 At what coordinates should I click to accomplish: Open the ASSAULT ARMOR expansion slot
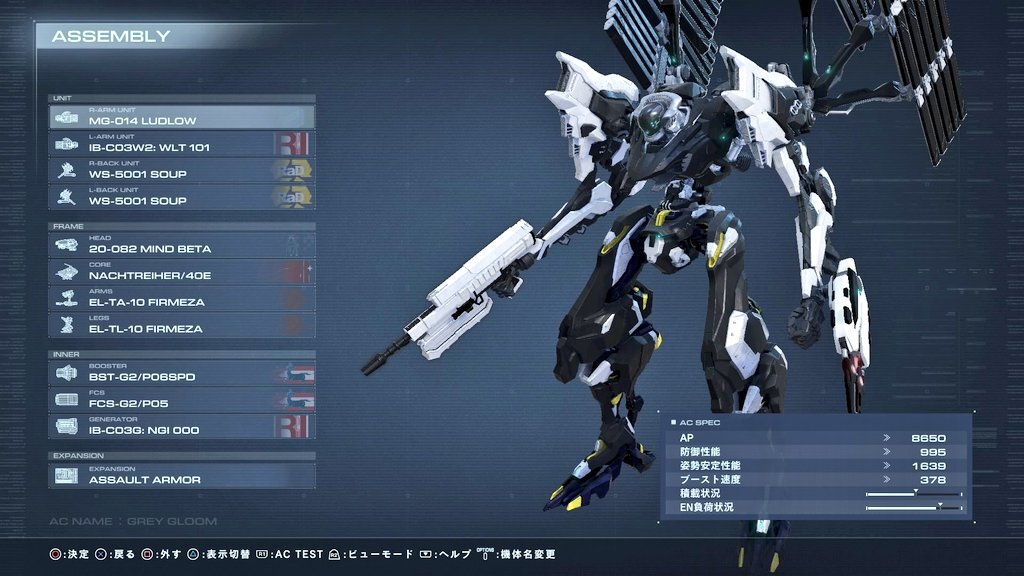point(181,475)
